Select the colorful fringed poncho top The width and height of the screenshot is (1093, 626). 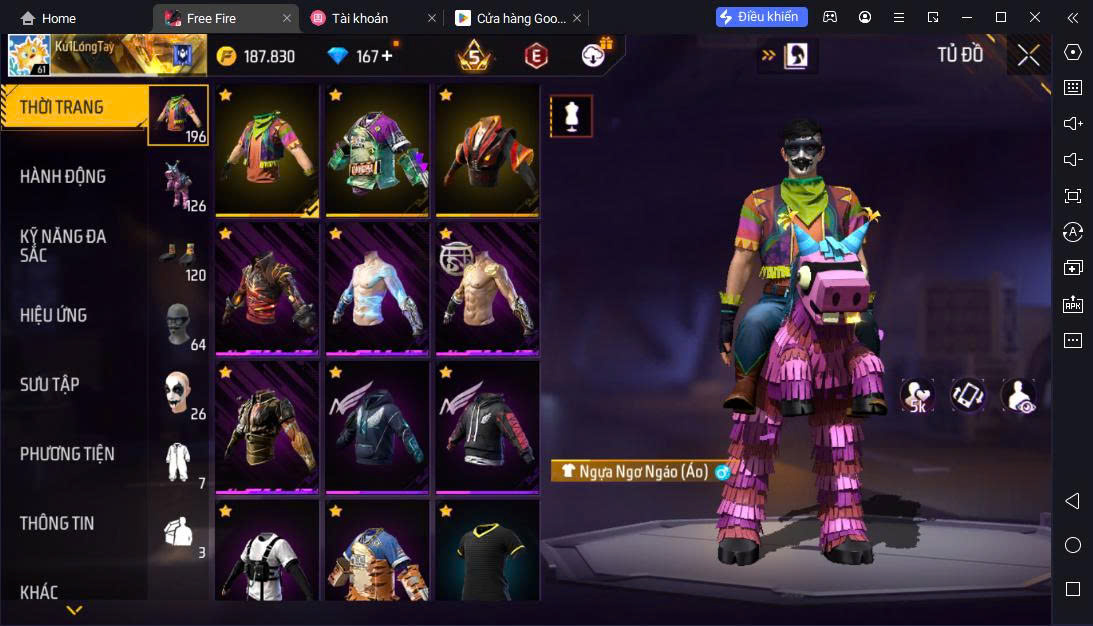(x=266, y=150)
